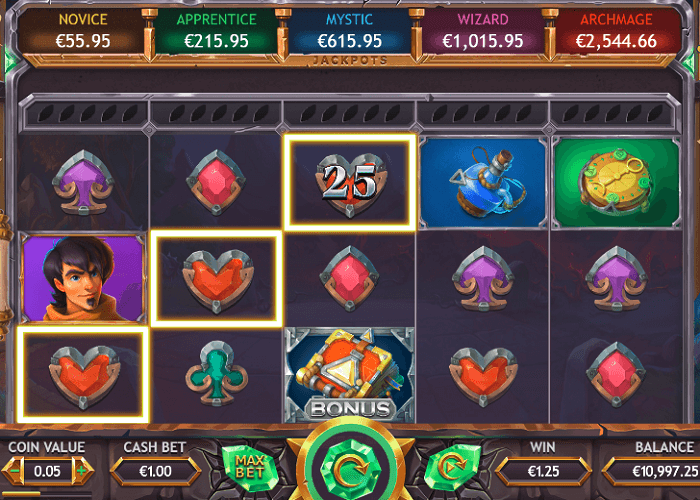700x500 pixels.
Task: Activate the Max Bet gem button
Action: 249,467
